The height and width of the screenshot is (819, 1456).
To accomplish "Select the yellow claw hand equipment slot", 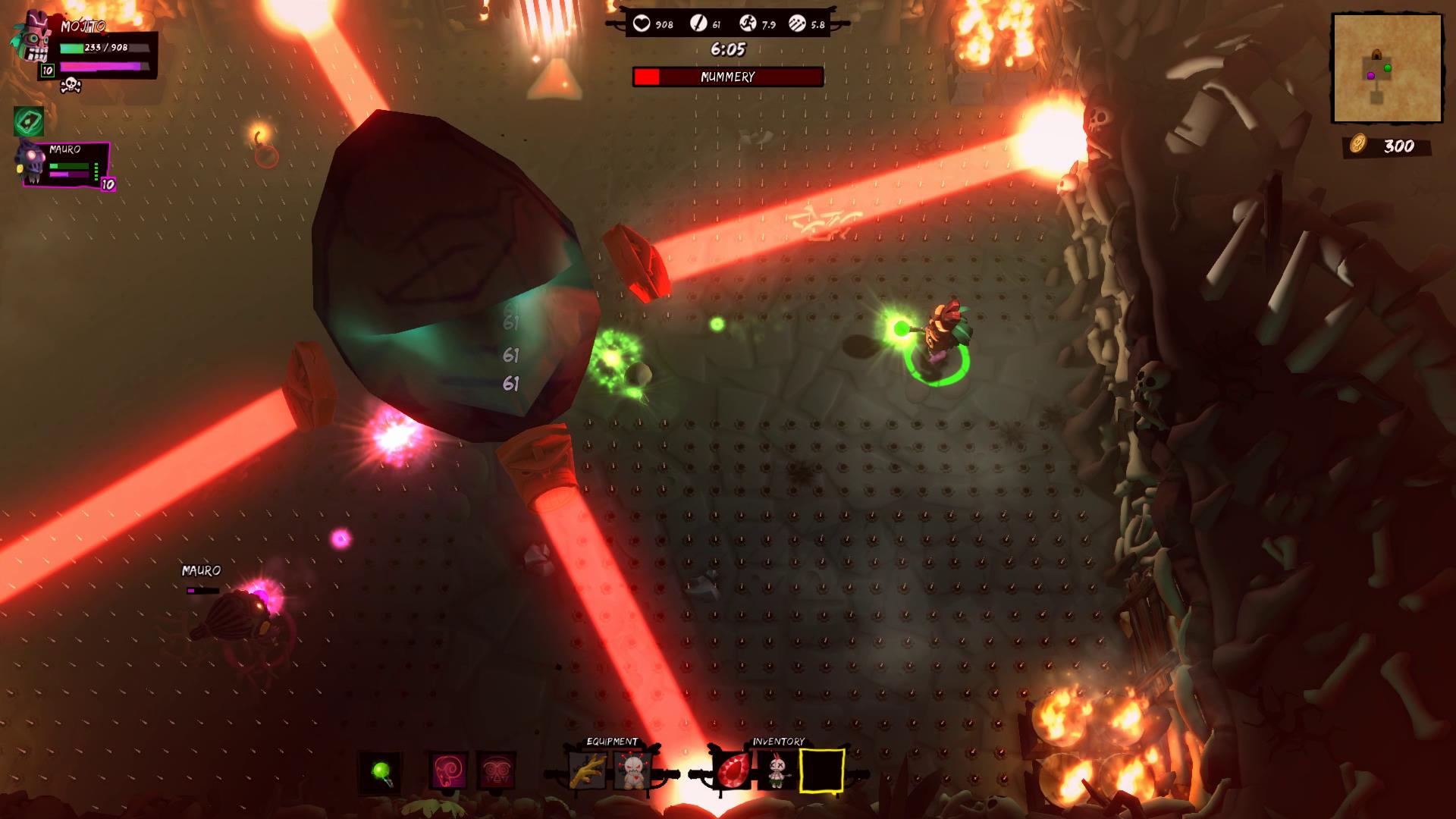I will tap(587, 772).
